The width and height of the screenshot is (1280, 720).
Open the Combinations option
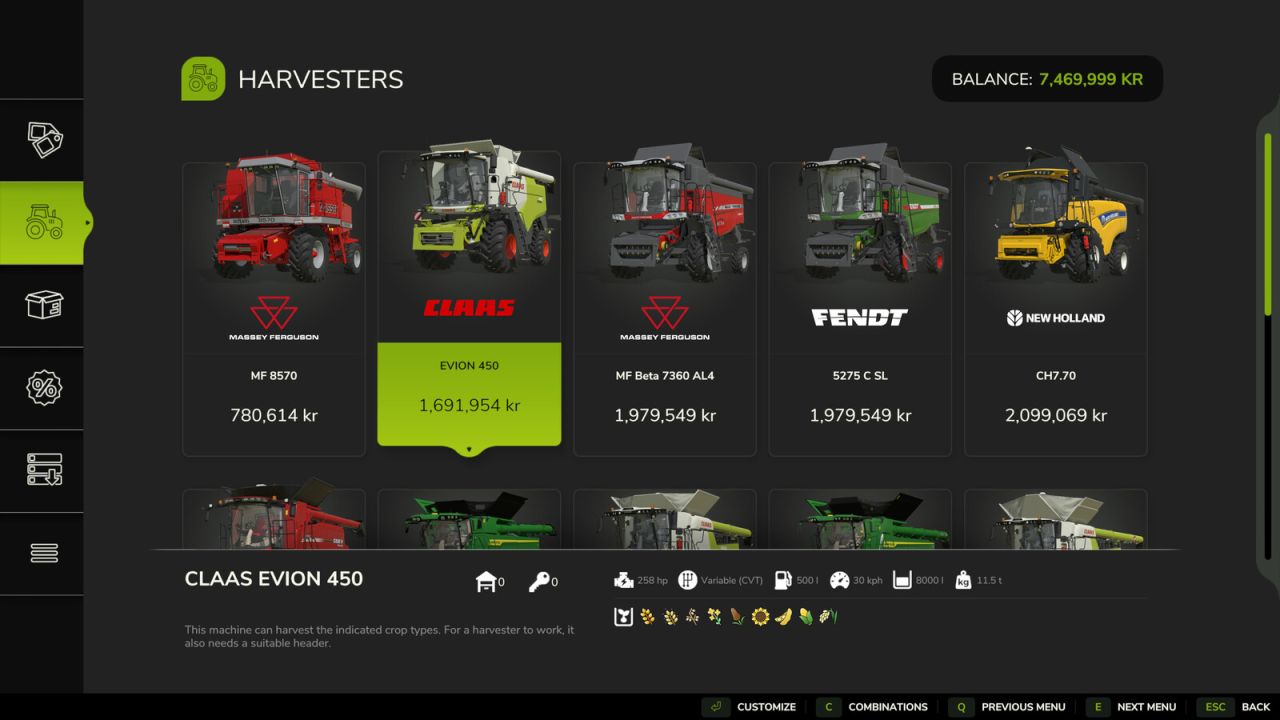(x=873, y=707)
